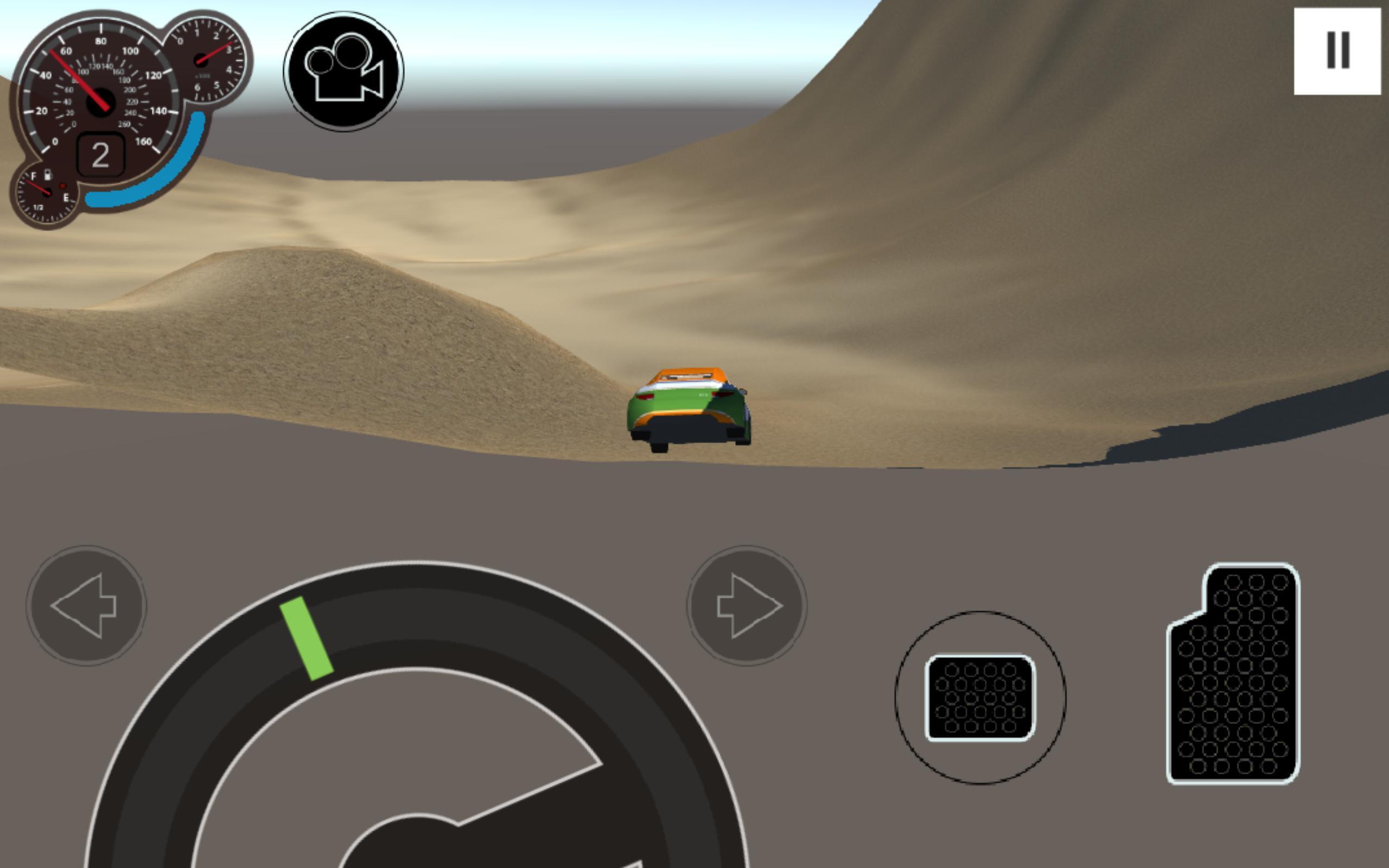Tap the fuel pump icon on the gauge

[48, 176]
